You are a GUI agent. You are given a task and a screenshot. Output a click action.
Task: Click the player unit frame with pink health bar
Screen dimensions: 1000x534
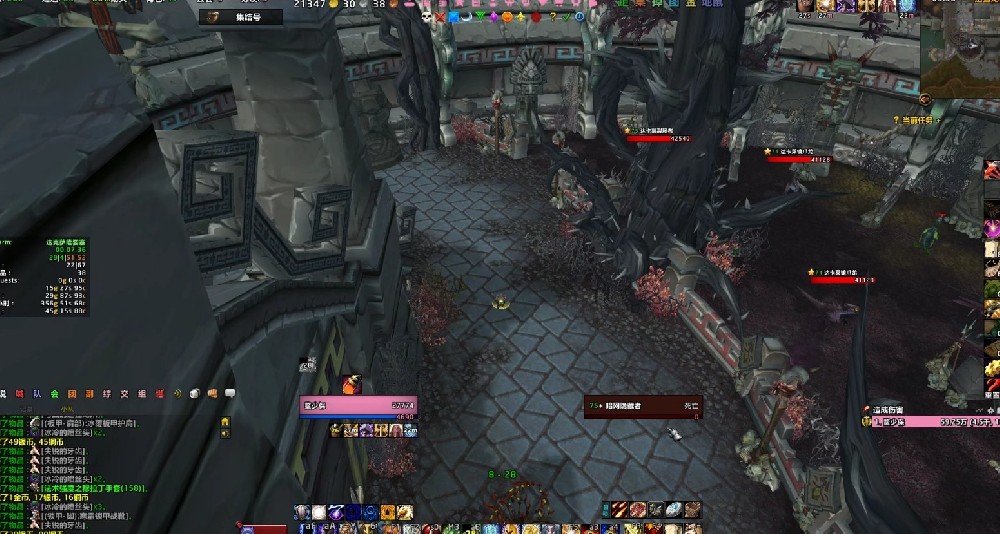[x=357, y=406]
